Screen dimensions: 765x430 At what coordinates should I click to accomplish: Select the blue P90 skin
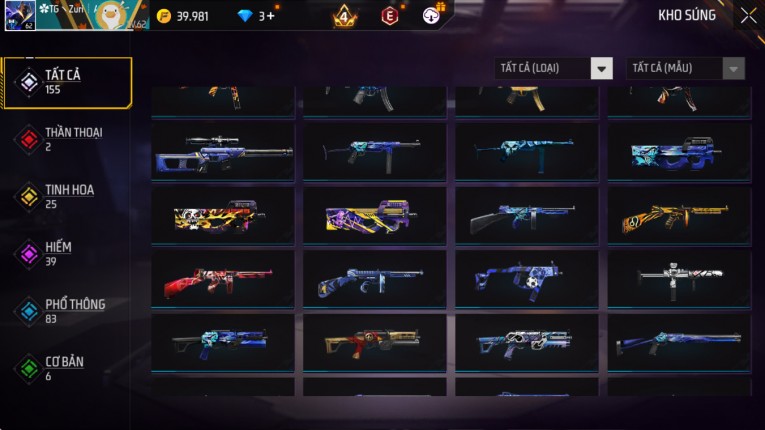click(679, 152)
